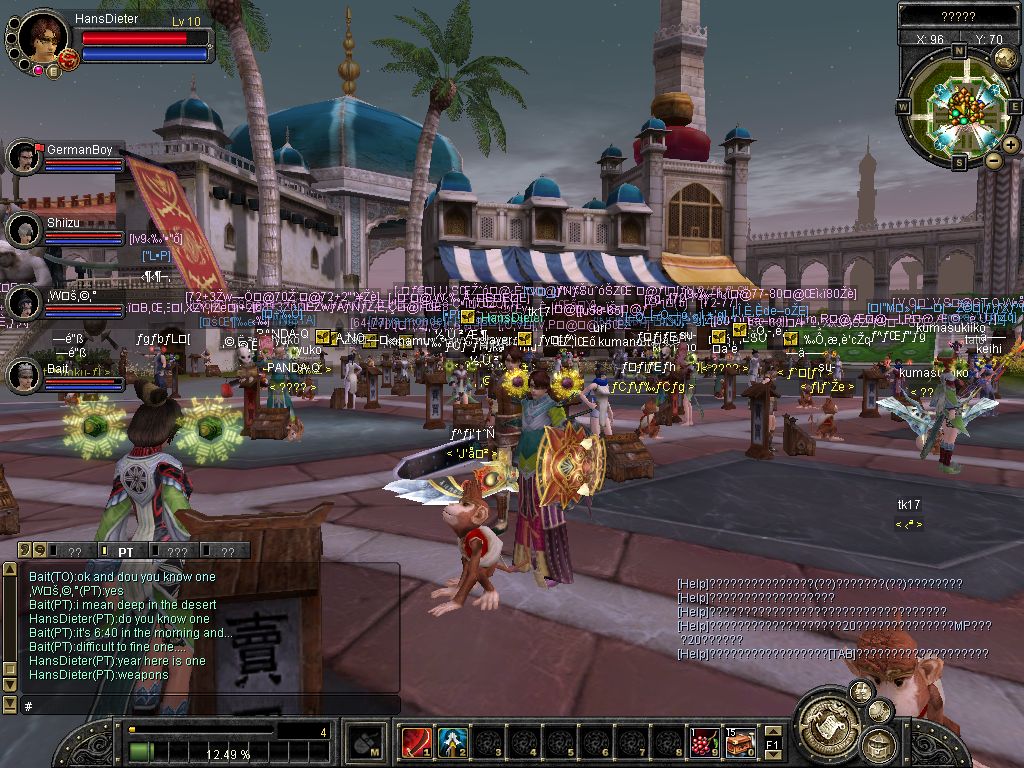Select party member GermanBoy
The width and height of the screenshot is (1024, 768).
coord(23,156)
